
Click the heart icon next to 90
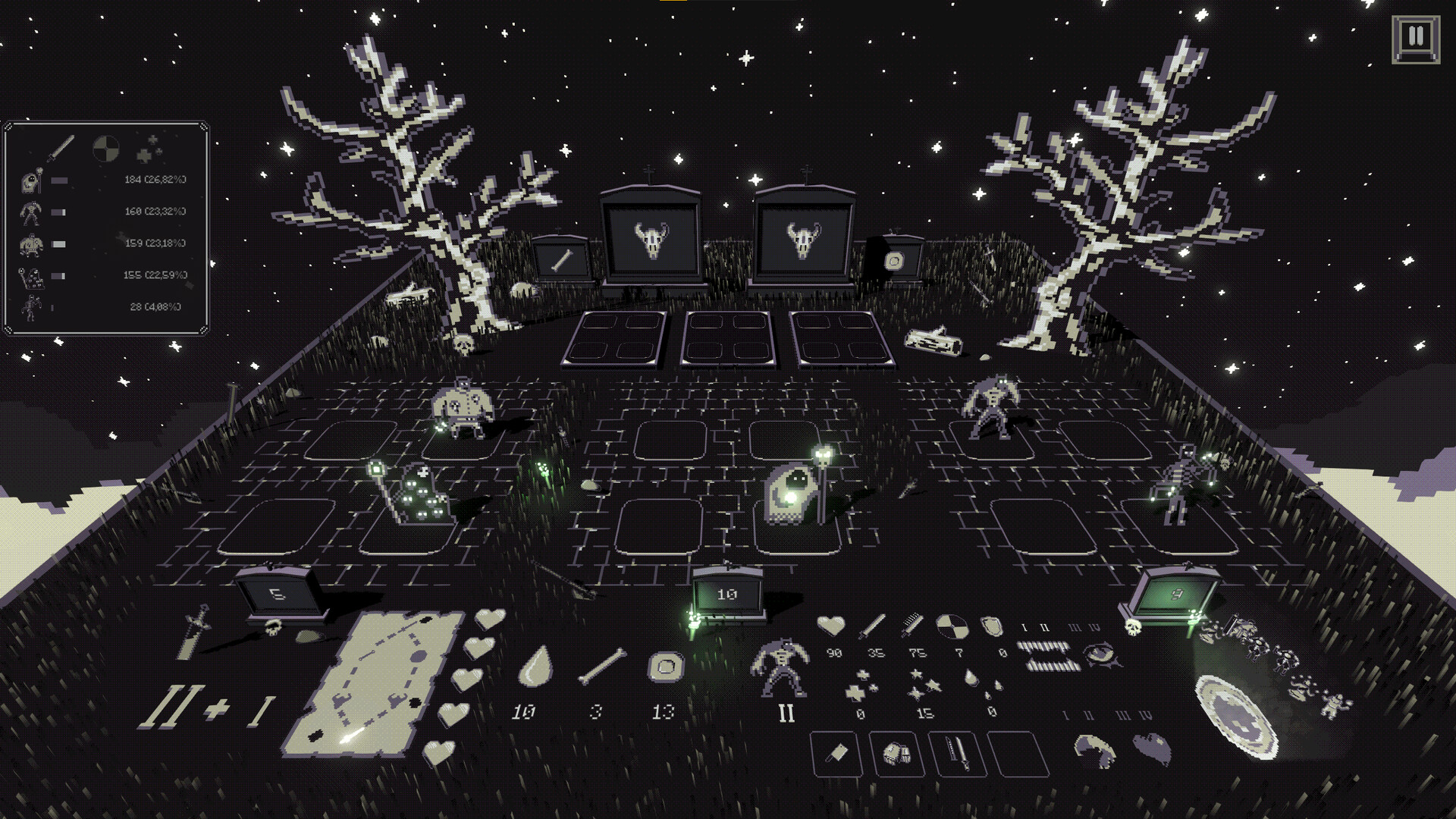point(831,626)
